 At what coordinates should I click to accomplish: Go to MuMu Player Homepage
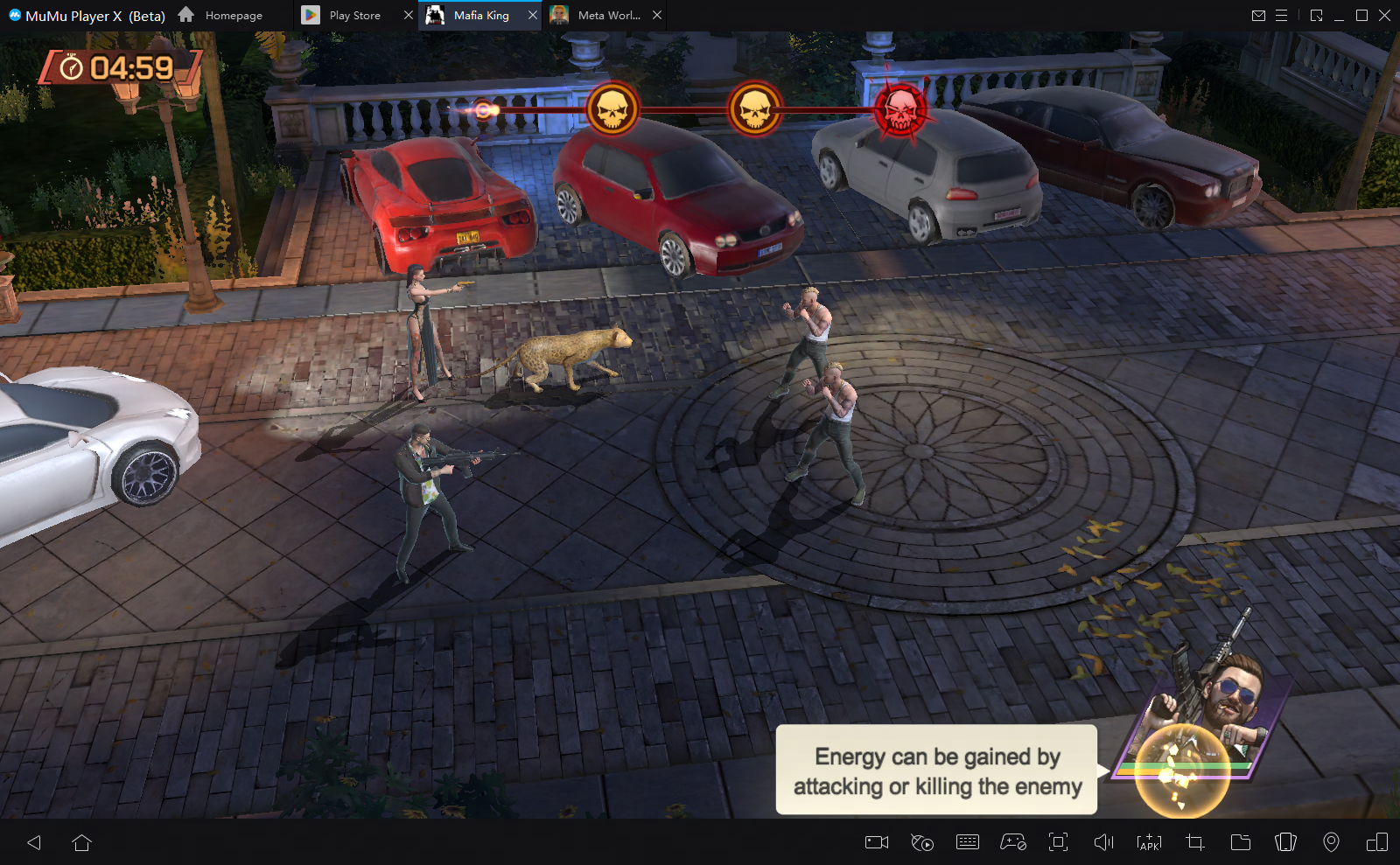point(232,15)
